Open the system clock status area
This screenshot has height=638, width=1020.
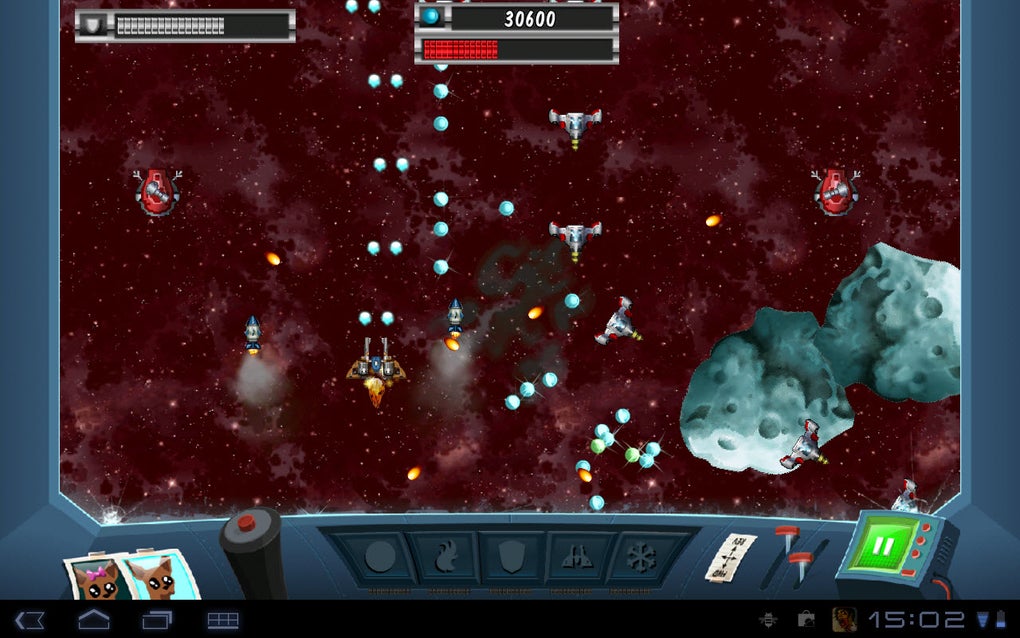[x=916, y=620]
